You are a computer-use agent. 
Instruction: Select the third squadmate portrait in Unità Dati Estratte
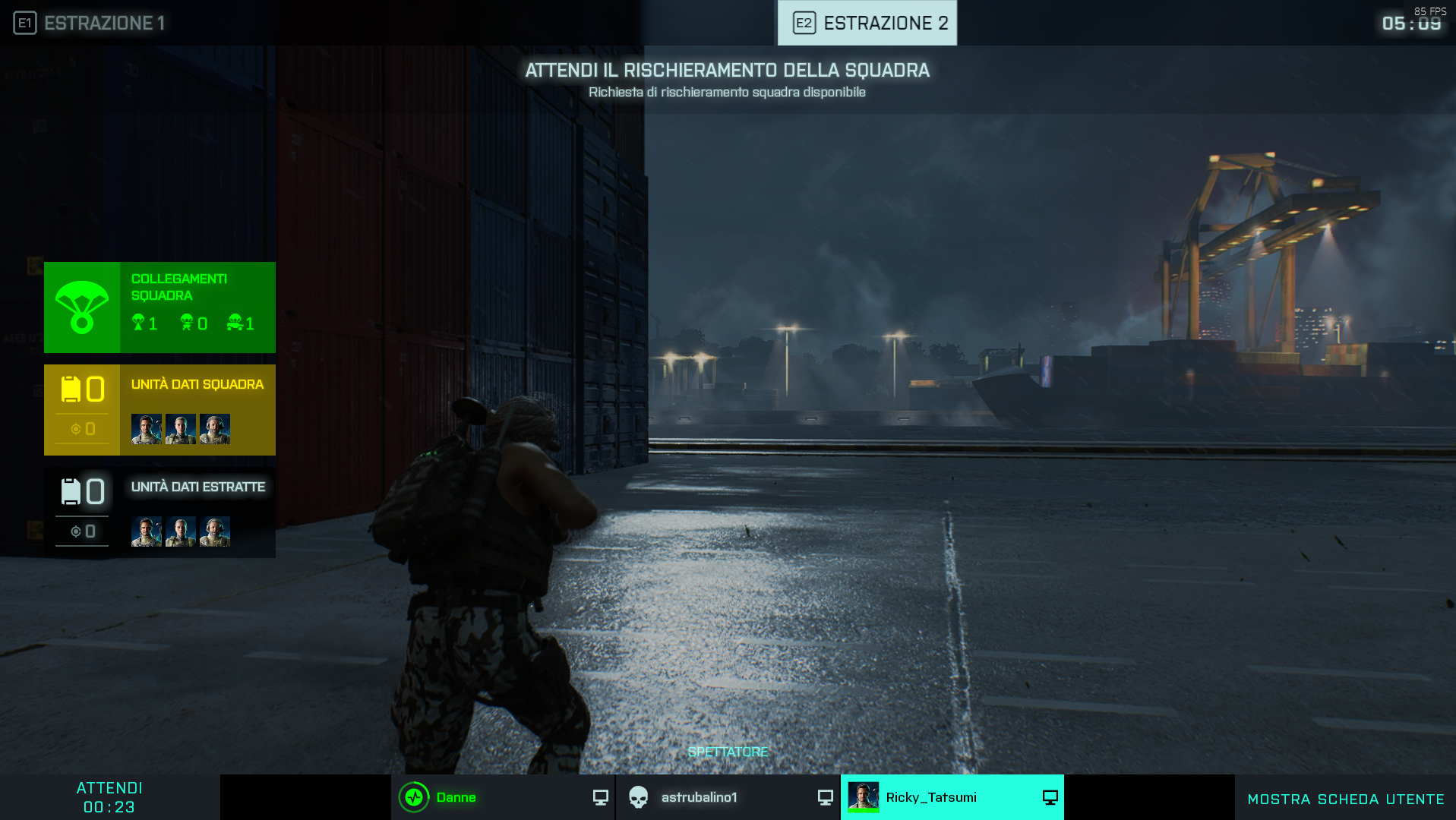point(215,531)
